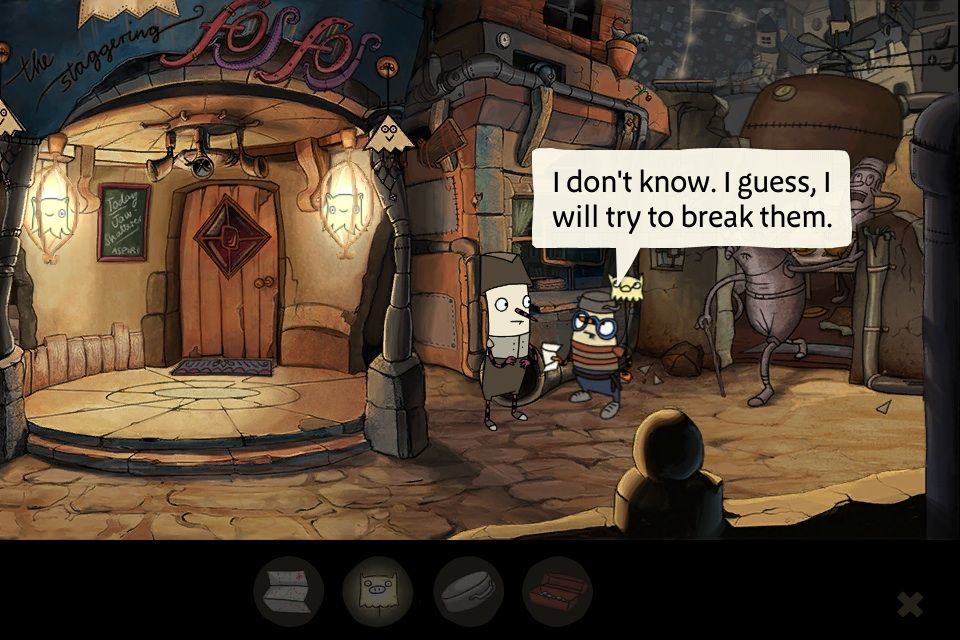Screen dimensions: 960x640
Task: Pick the pig drawing paper item
Action: click(x=378, y=592)
